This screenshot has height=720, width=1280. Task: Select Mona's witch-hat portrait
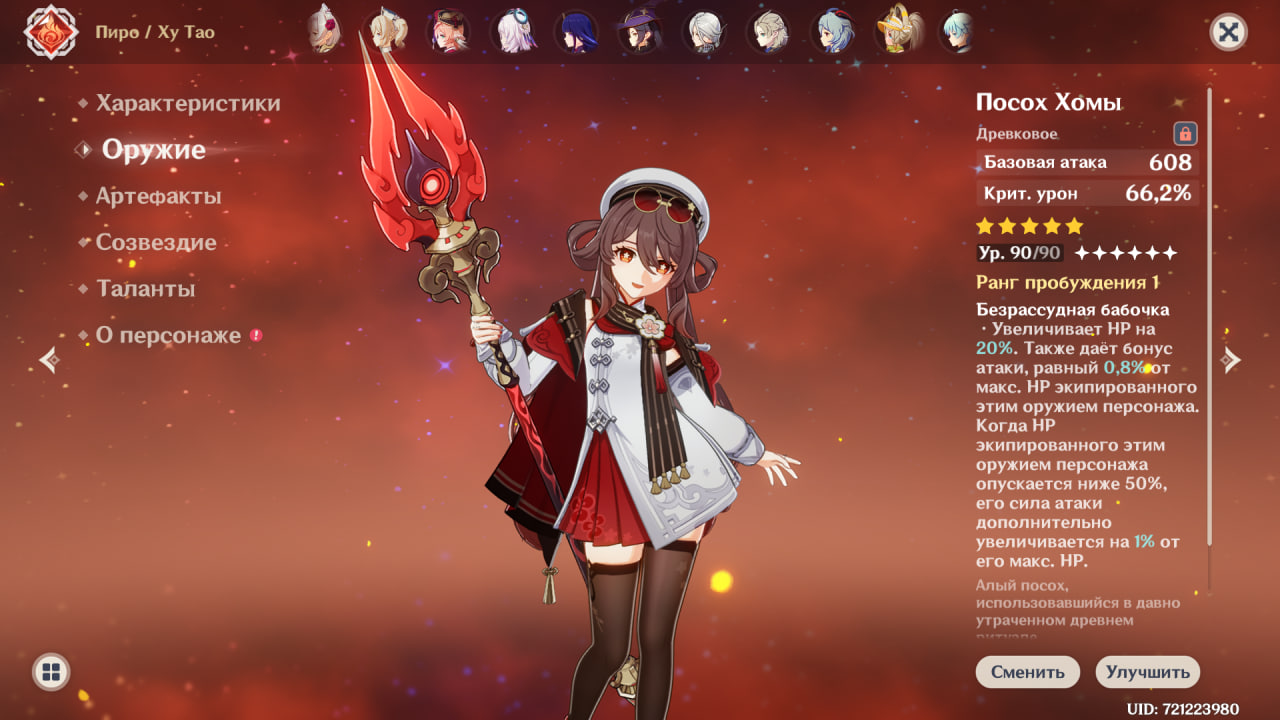(638, 31)
